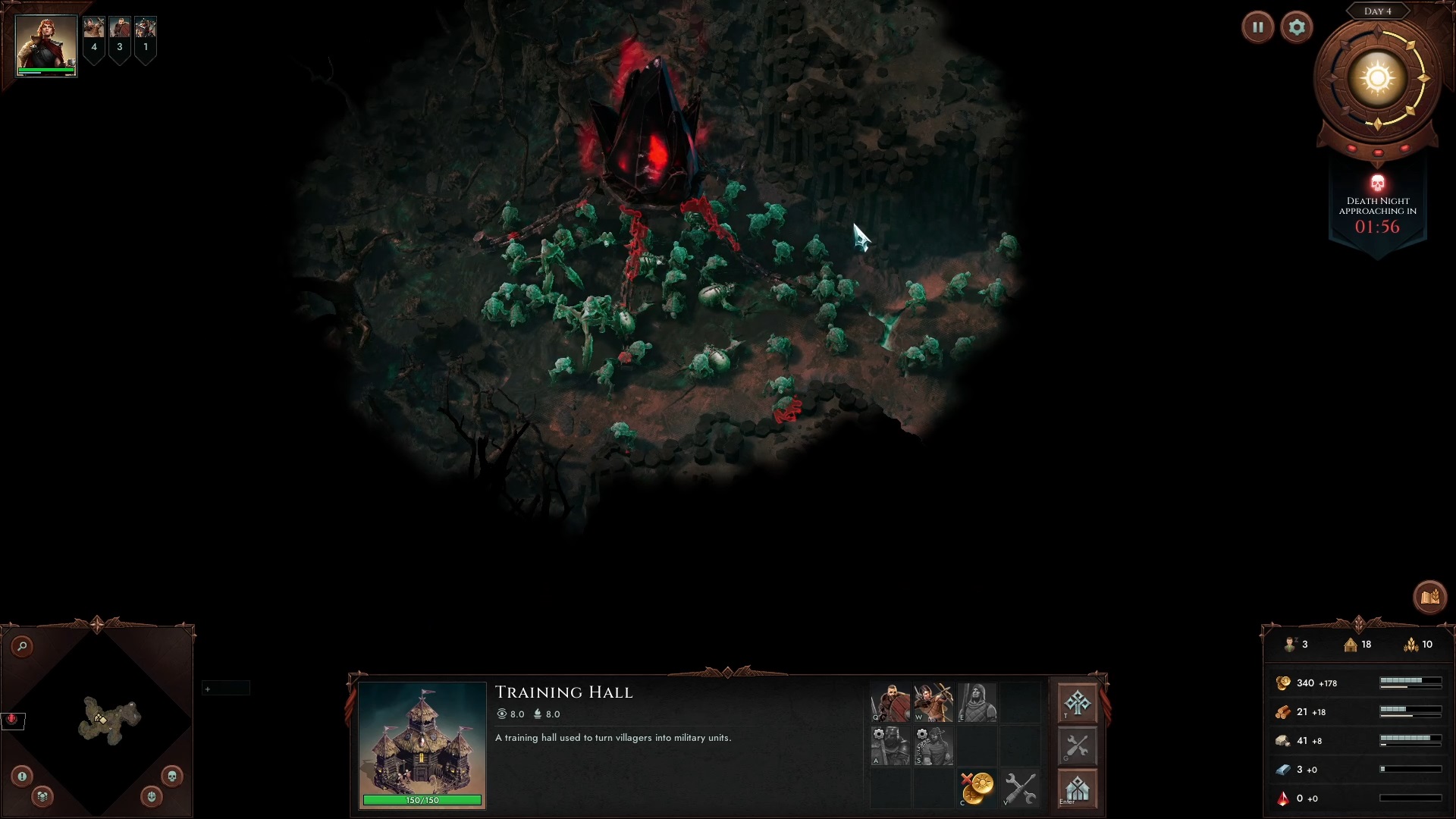Click the minimap magnifying glass button

(23, 646)
